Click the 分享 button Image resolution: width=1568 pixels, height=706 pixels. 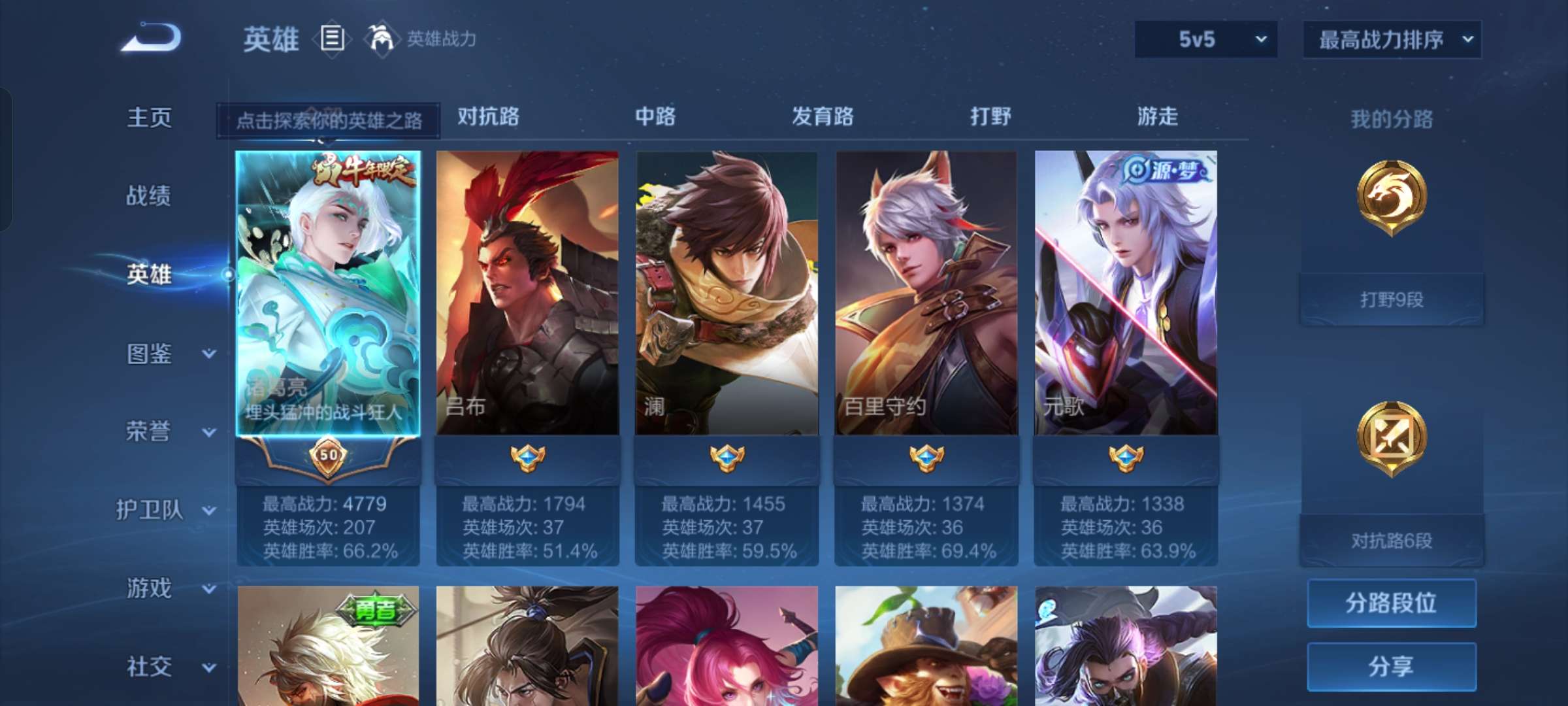tap(1390, 665)
